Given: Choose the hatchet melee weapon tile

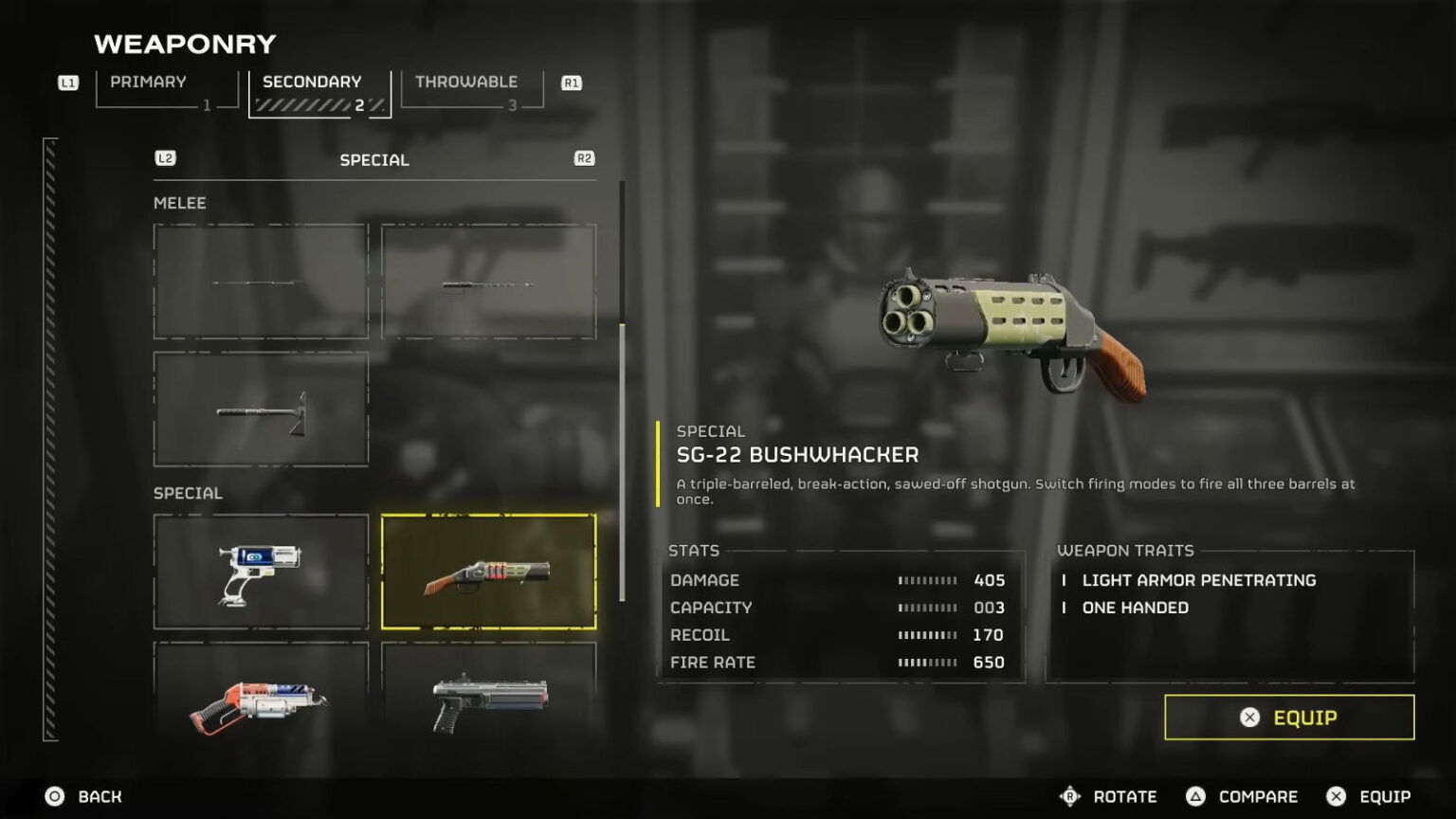Looking at the screenshot, I should click(261, 409).
